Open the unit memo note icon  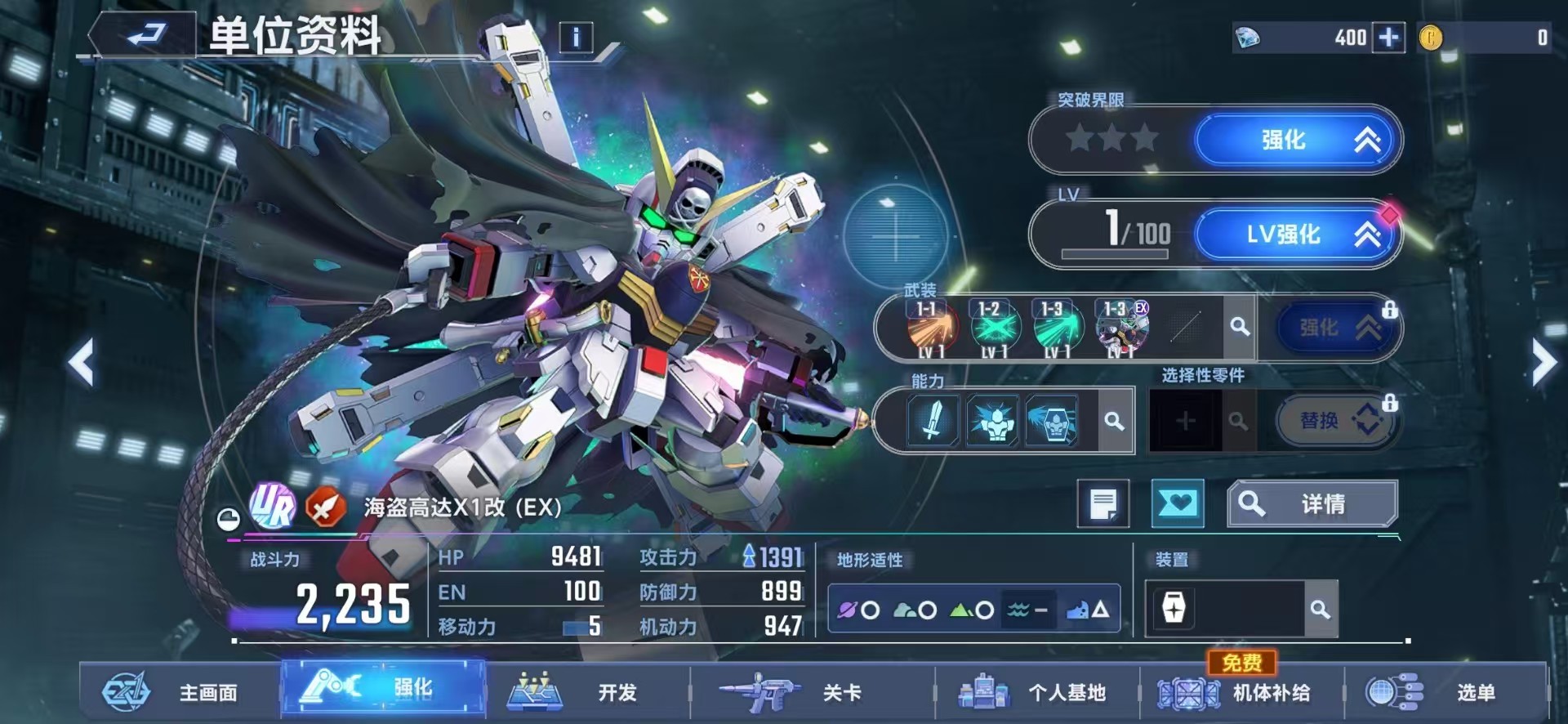[x=1104, y=503]
